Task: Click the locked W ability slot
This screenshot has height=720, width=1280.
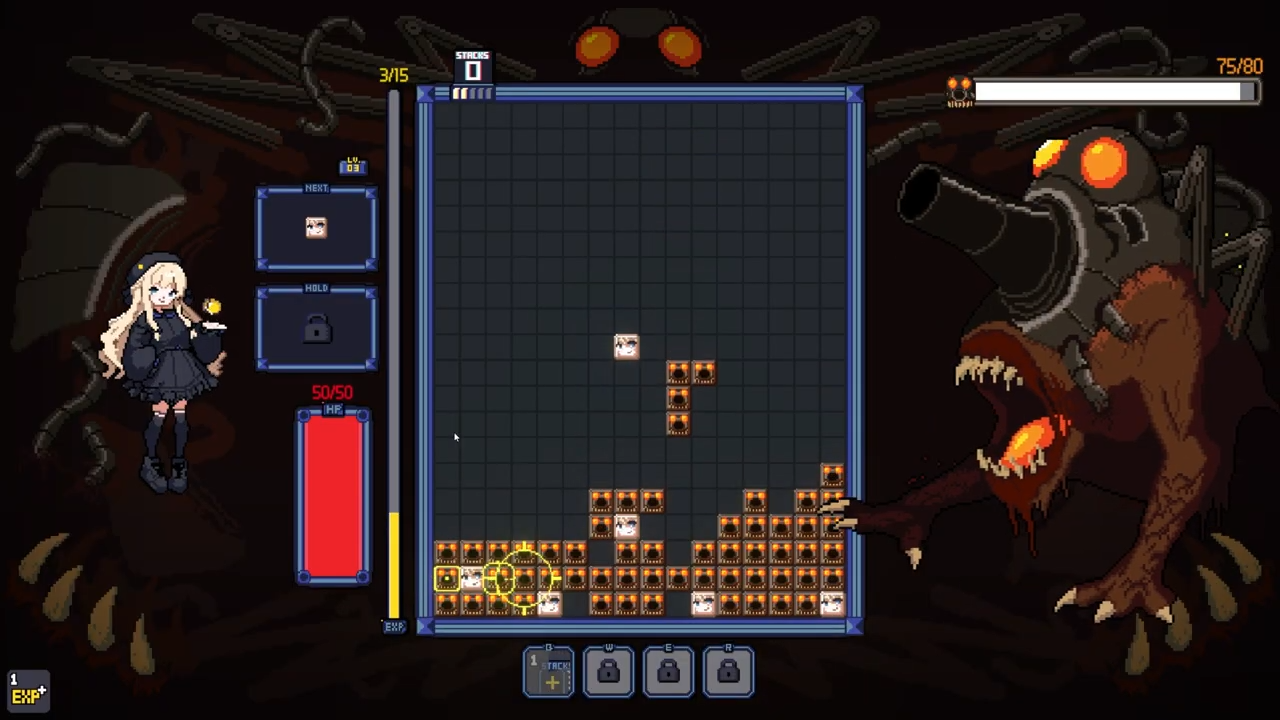Action: [608, 670]
